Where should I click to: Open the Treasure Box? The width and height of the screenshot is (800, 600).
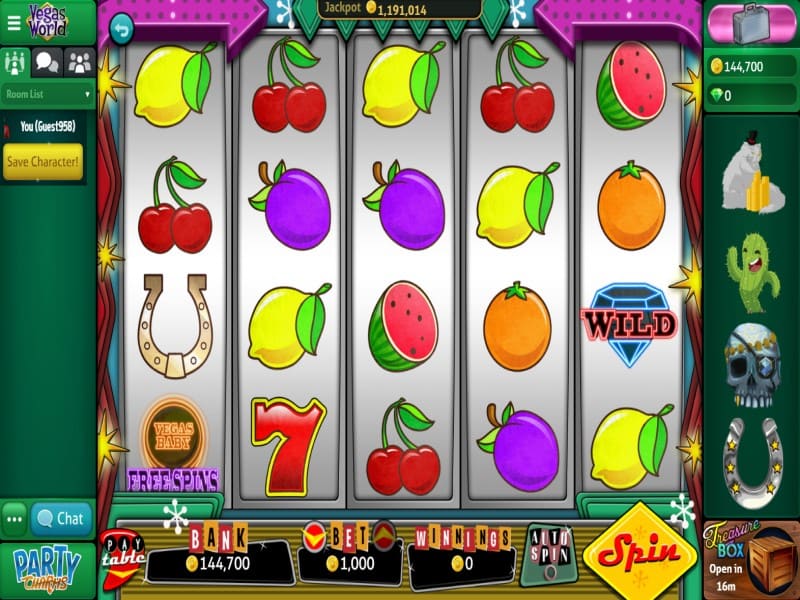coord(752,559)
